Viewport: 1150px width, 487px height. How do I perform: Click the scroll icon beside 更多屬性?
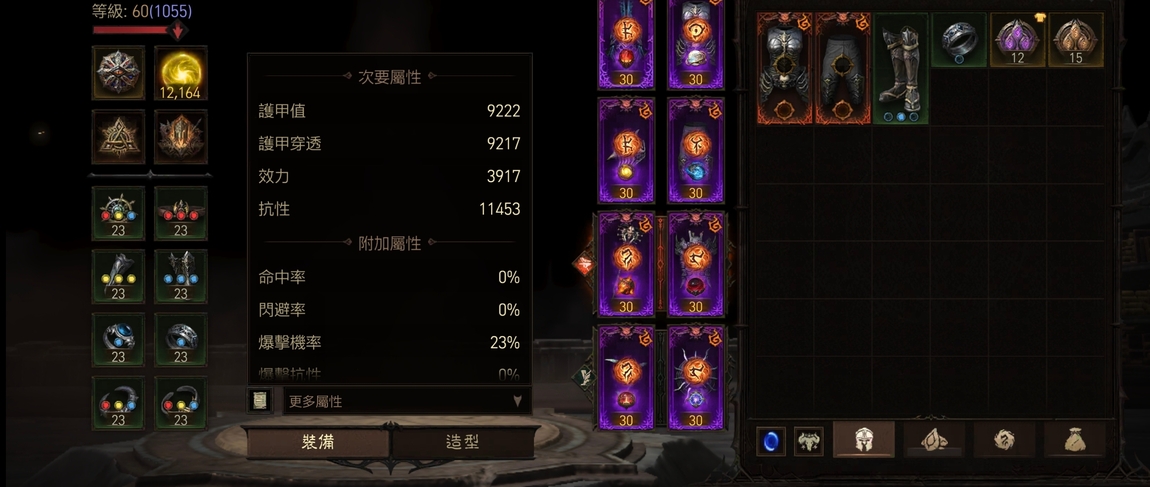point(260,401)
